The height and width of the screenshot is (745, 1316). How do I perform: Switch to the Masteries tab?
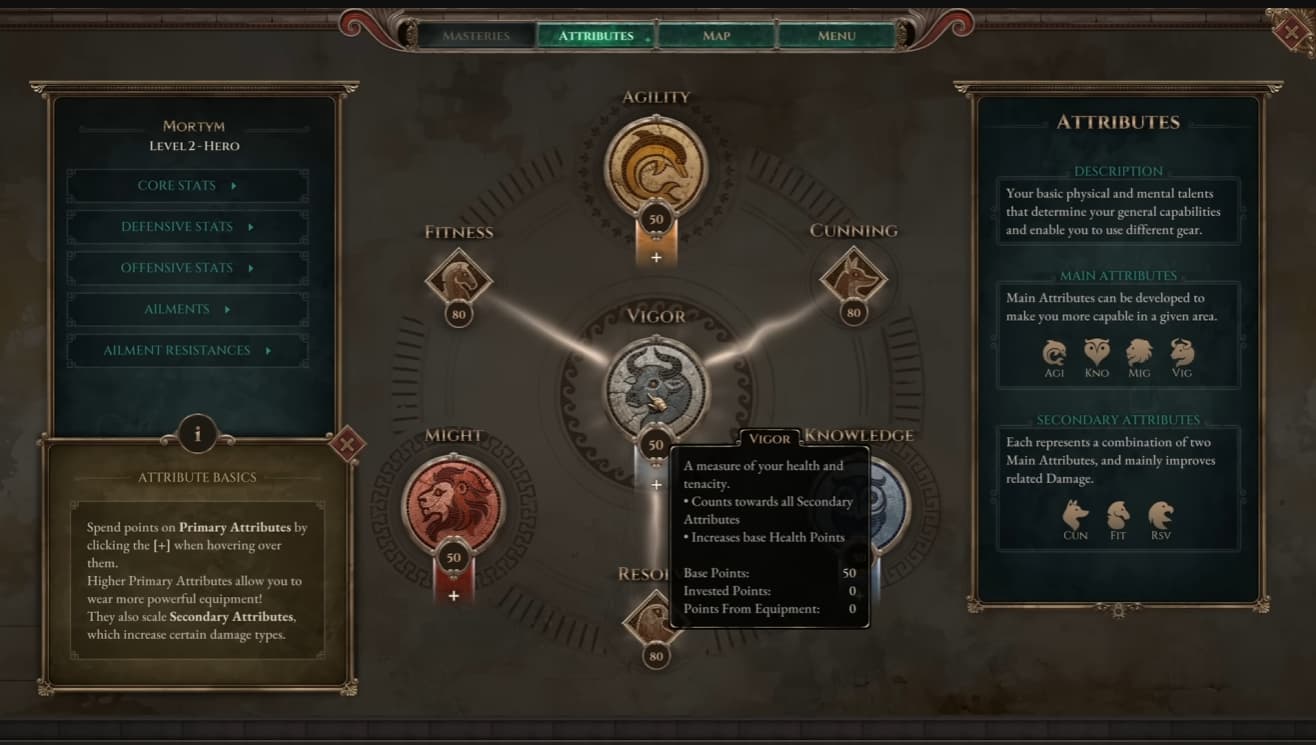coord(476,36)
